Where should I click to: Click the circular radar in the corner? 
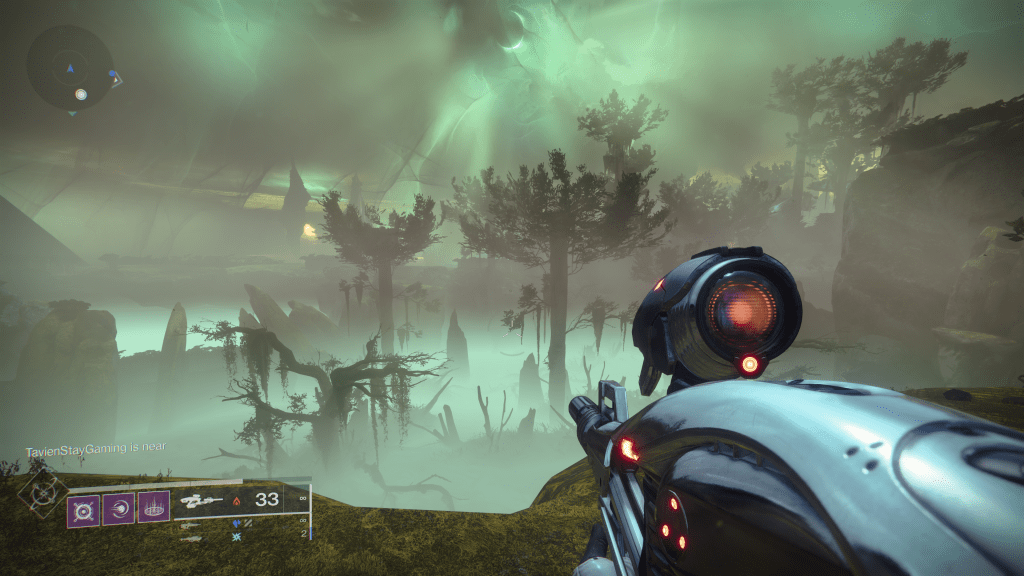[x=70, y=68]
